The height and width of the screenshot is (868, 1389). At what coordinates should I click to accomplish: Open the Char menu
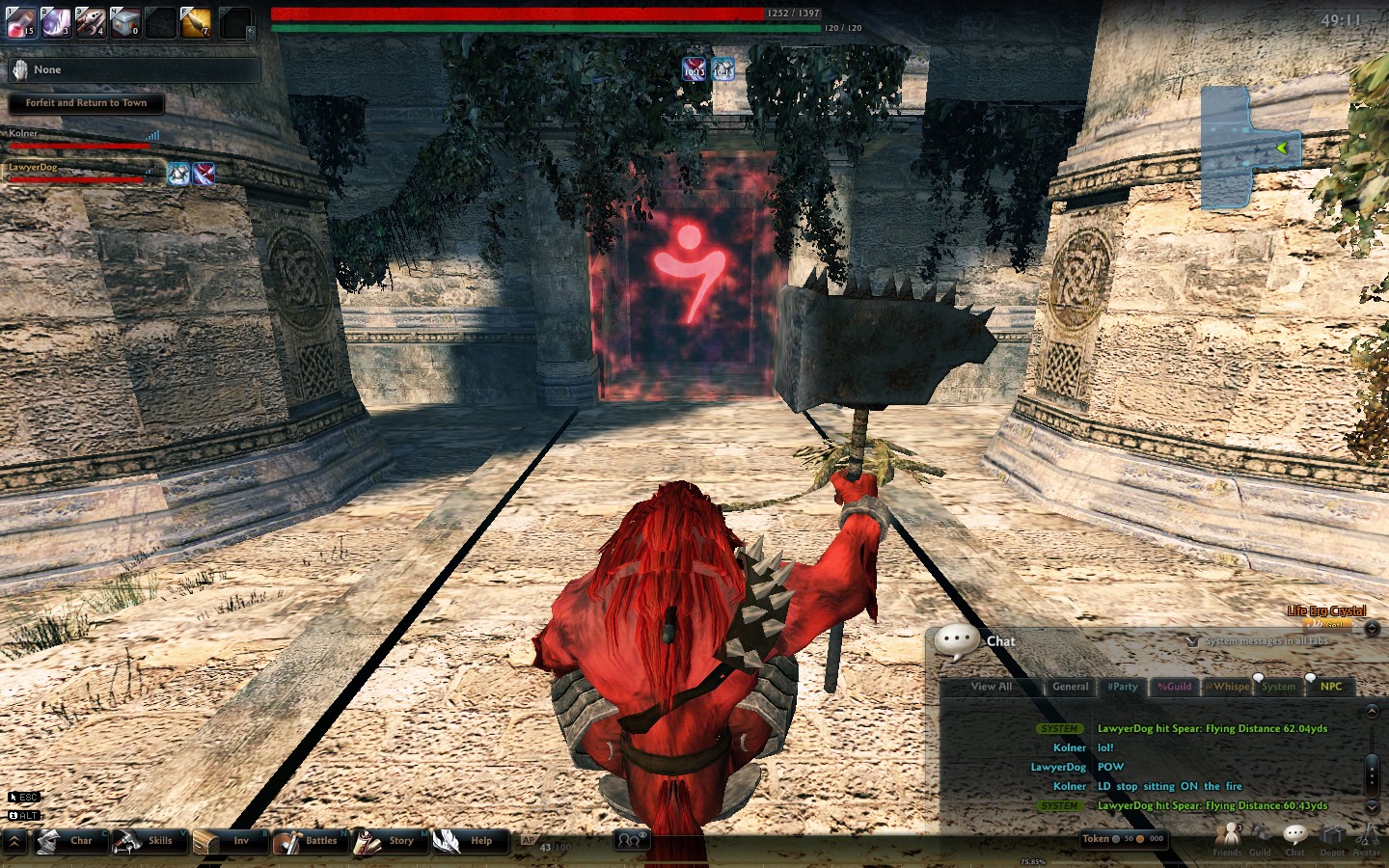68,841
